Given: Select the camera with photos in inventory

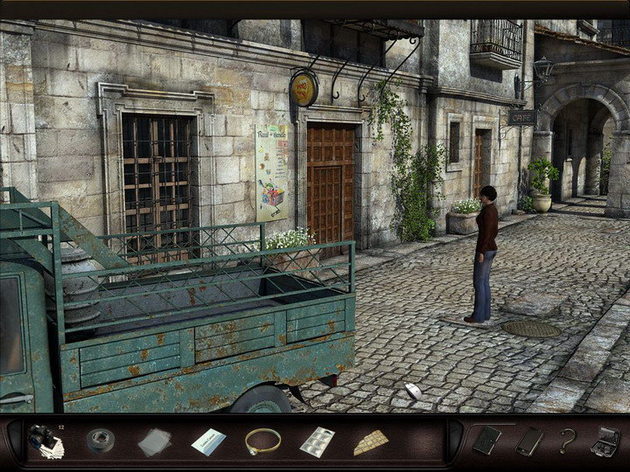Looking at the screenshot, I should coord(45,441).
